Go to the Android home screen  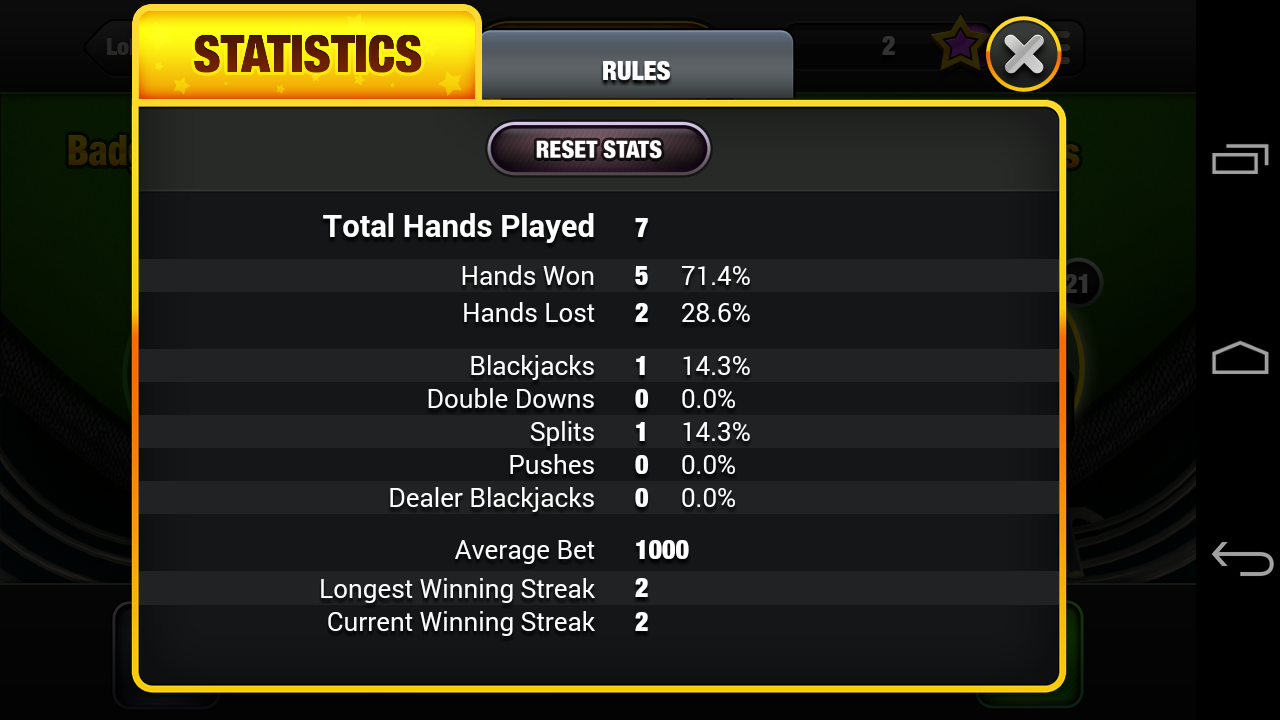[x=1240, y=358]
